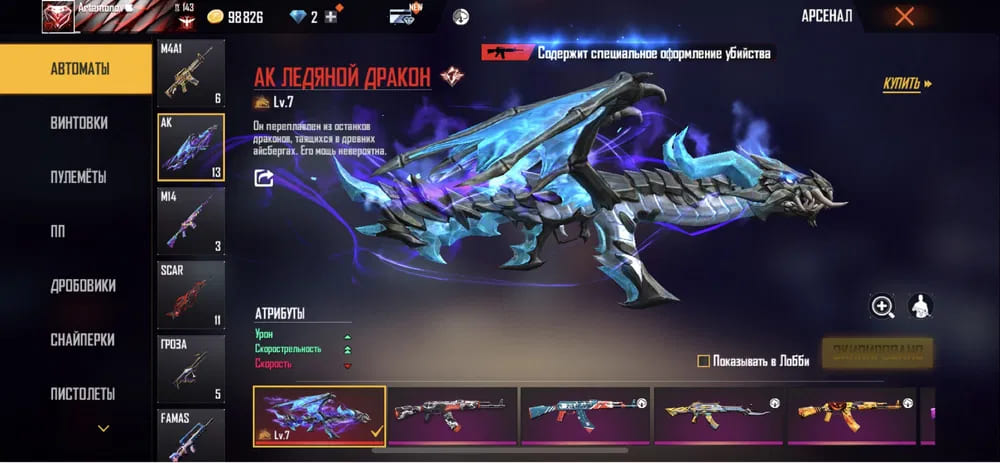Select the M4A1 weapon tile
Screen dimensions: 1000x463
191,73
